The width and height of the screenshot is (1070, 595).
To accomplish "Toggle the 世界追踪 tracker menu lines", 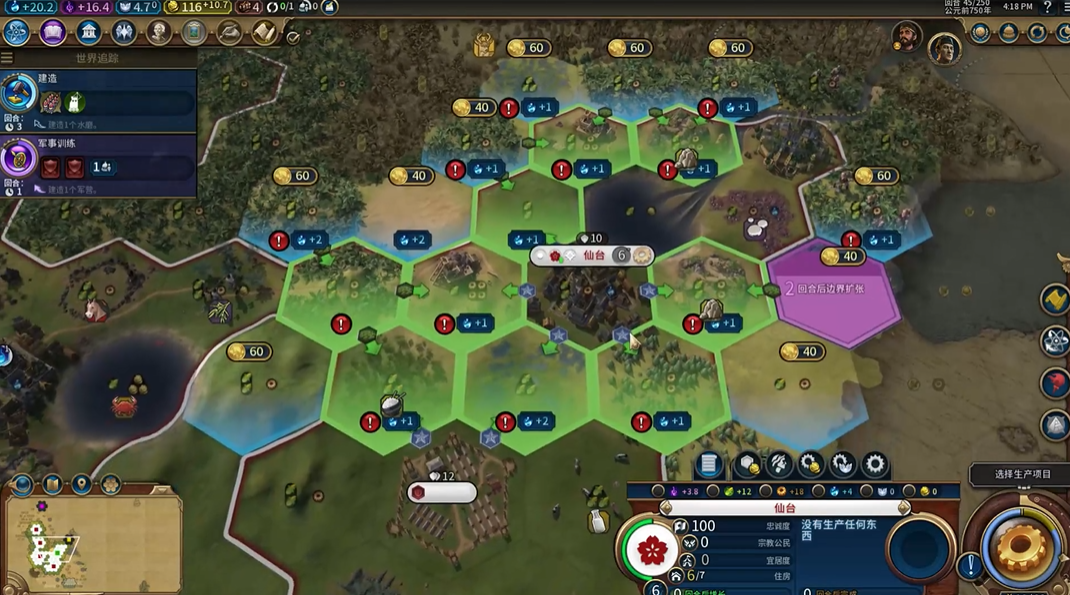I will coord(7,58).
